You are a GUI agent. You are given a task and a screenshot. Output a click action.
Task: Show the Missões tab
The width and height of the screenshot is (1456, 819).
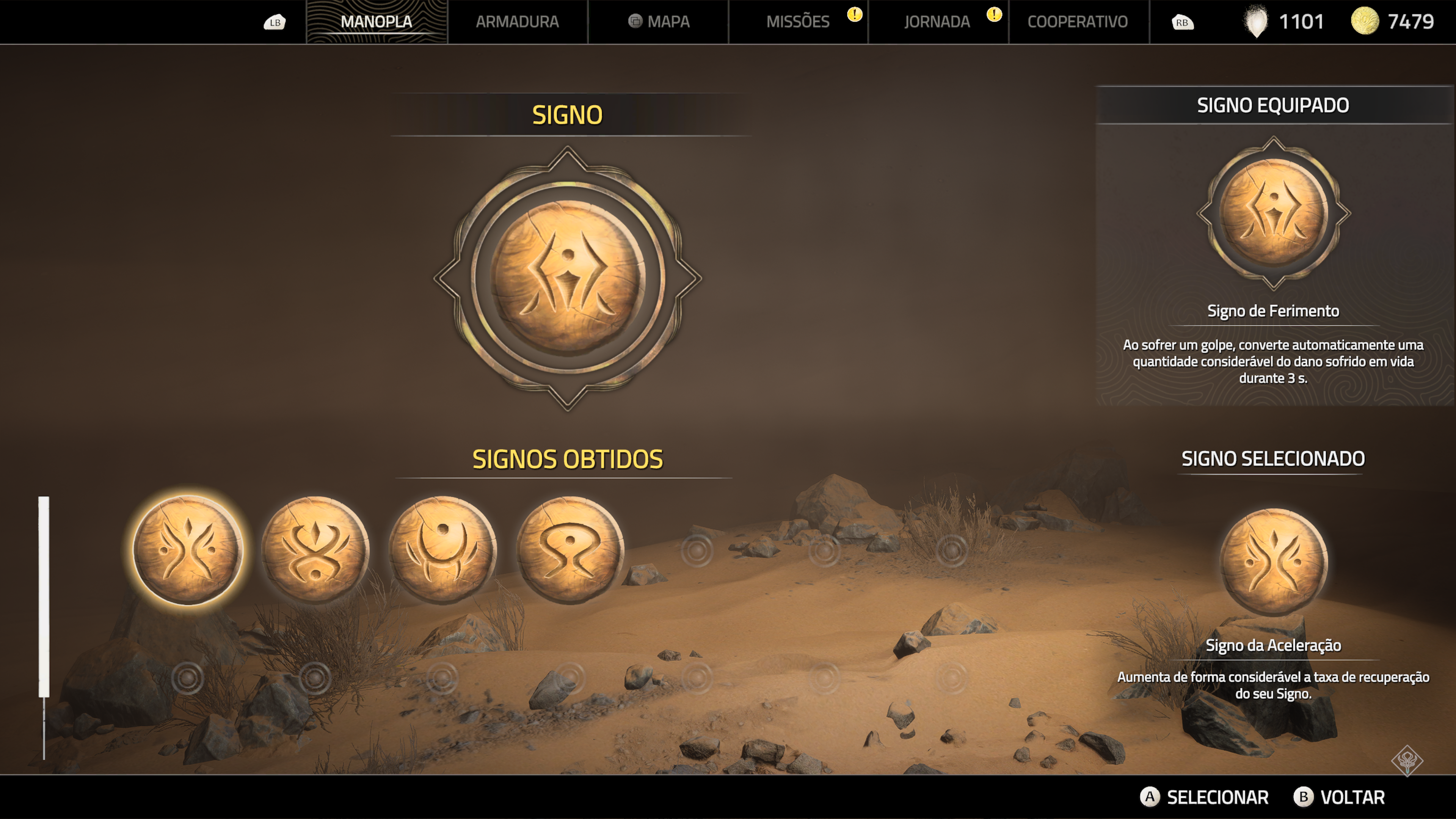(797, 22)
